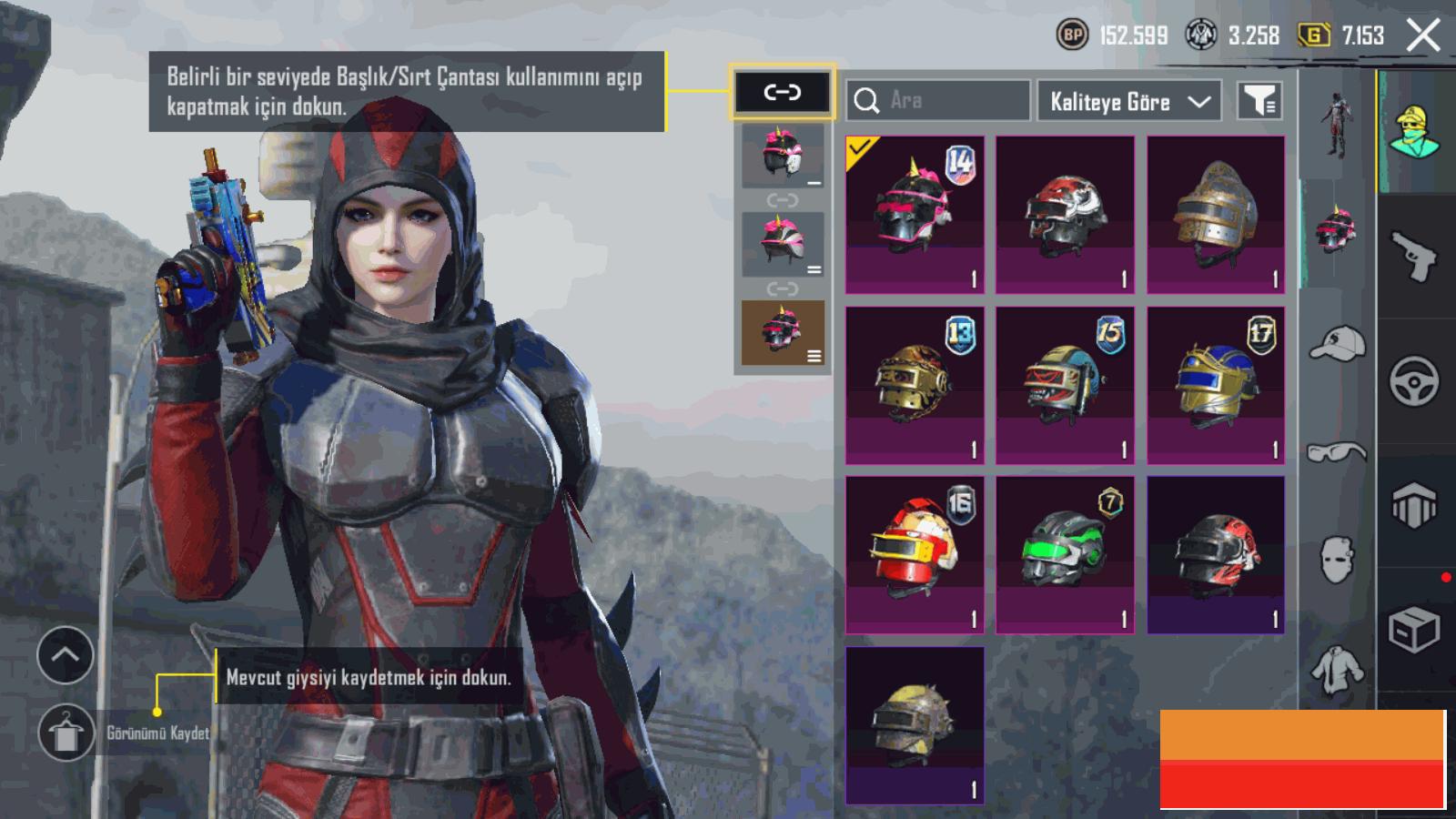This screenshot has width=1456, height=819.
Task: Toggle the helmet/backpack link button
Action: click(x=782, y=92)
